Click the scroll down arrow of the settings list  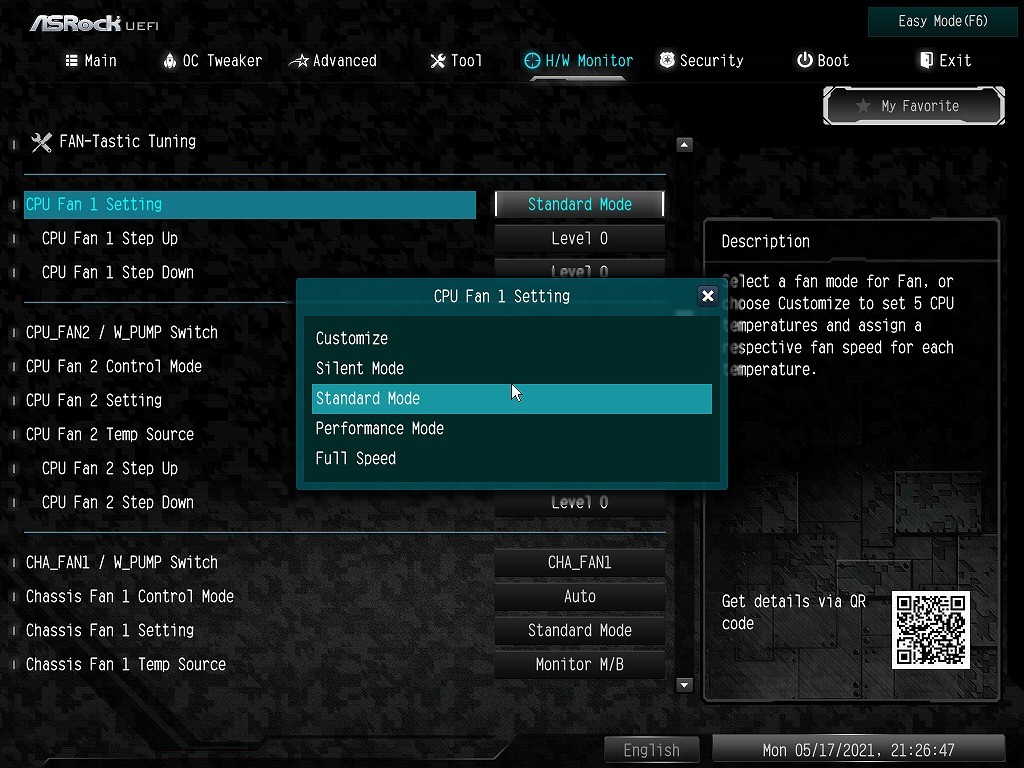[685, 685]
